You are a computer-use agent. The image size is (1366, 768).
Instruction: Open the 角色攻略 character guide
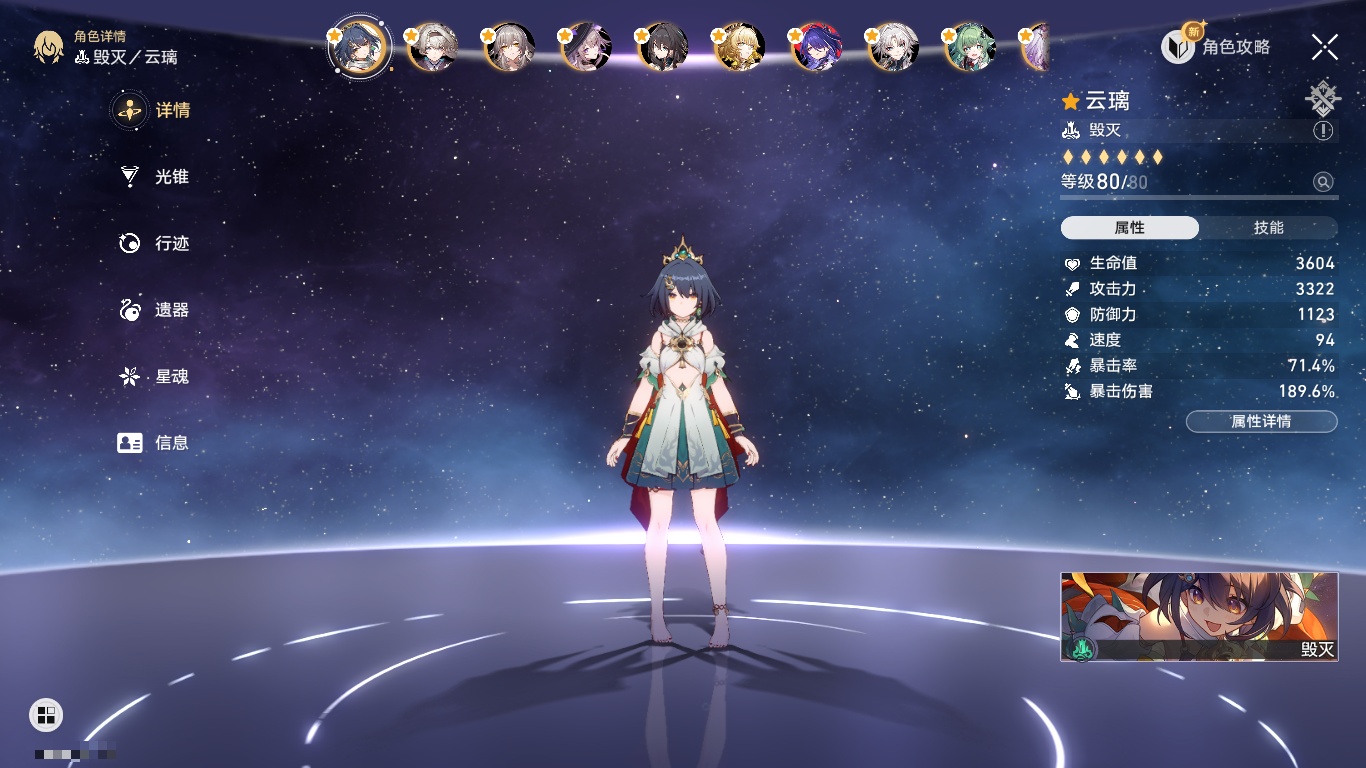(1217, 46)
